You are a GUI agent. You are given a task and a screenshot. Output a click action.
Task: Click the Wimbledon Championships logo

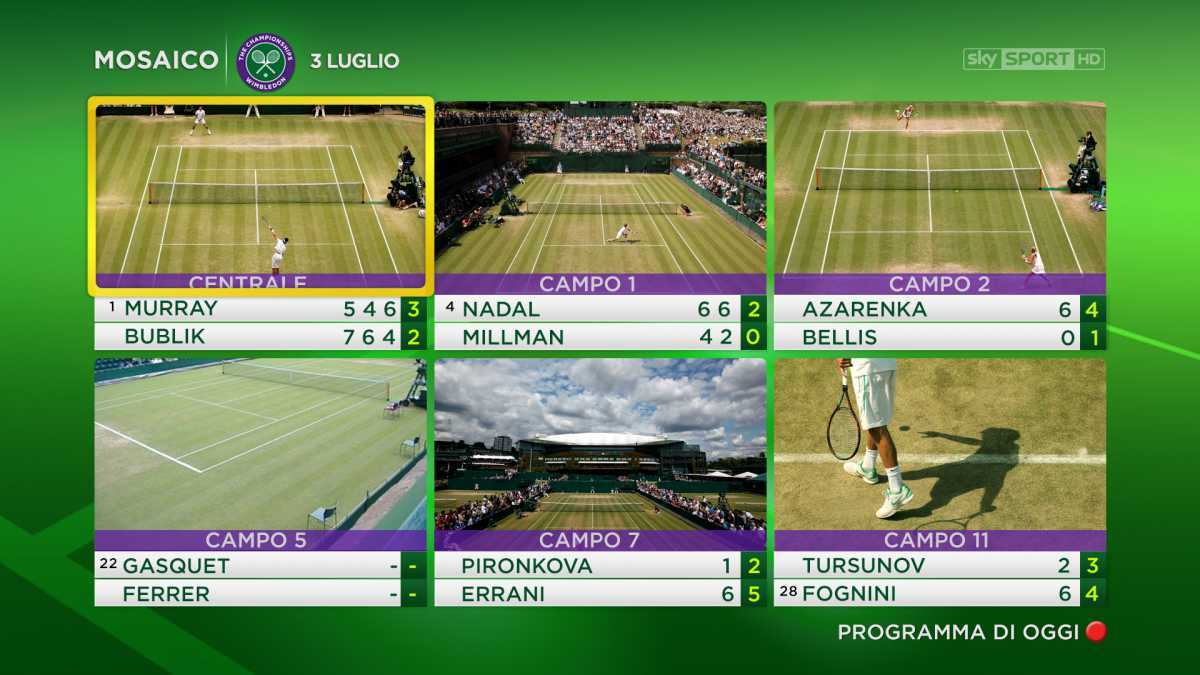point(266,61)
